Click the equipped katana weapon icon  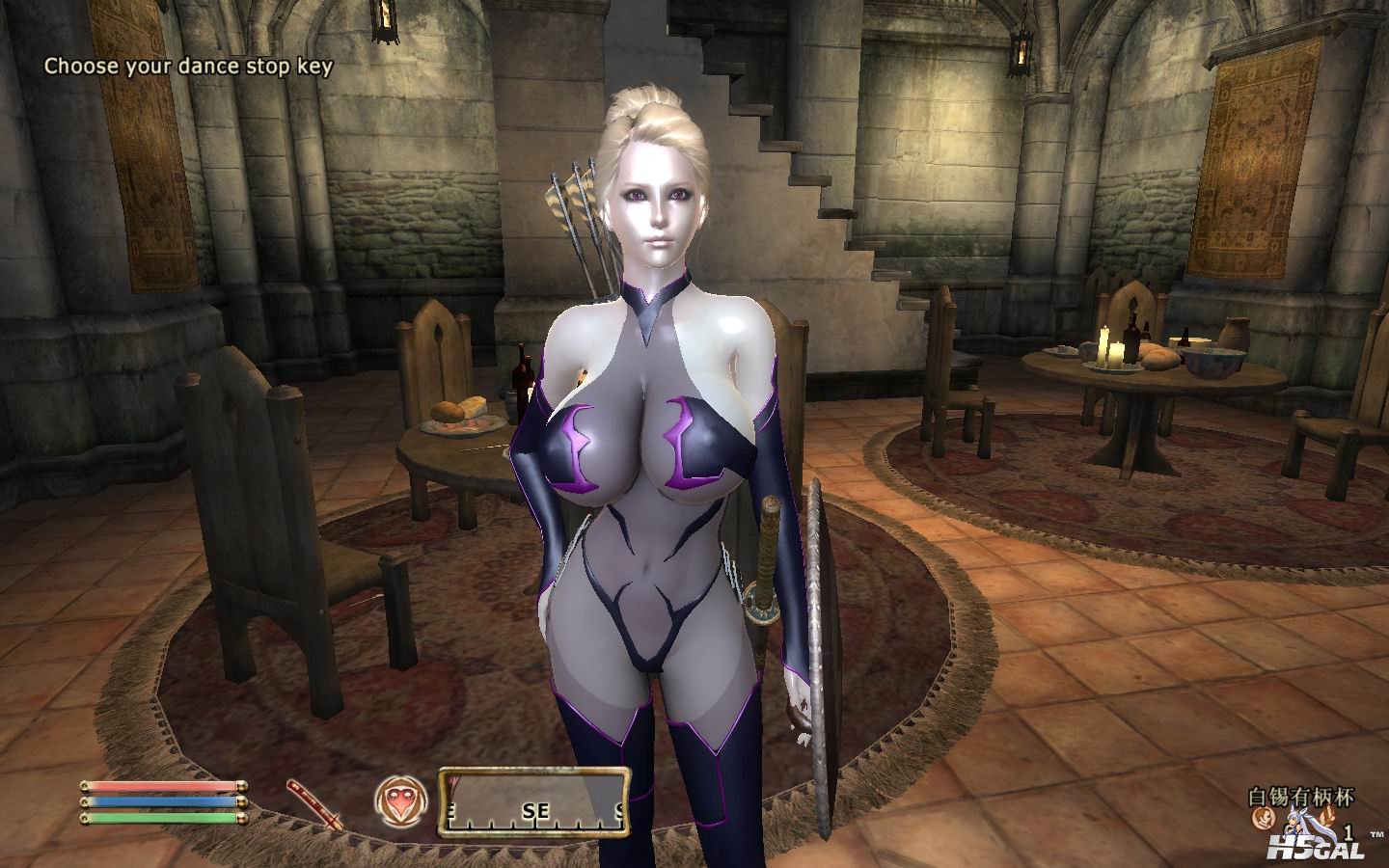(314, 802)
